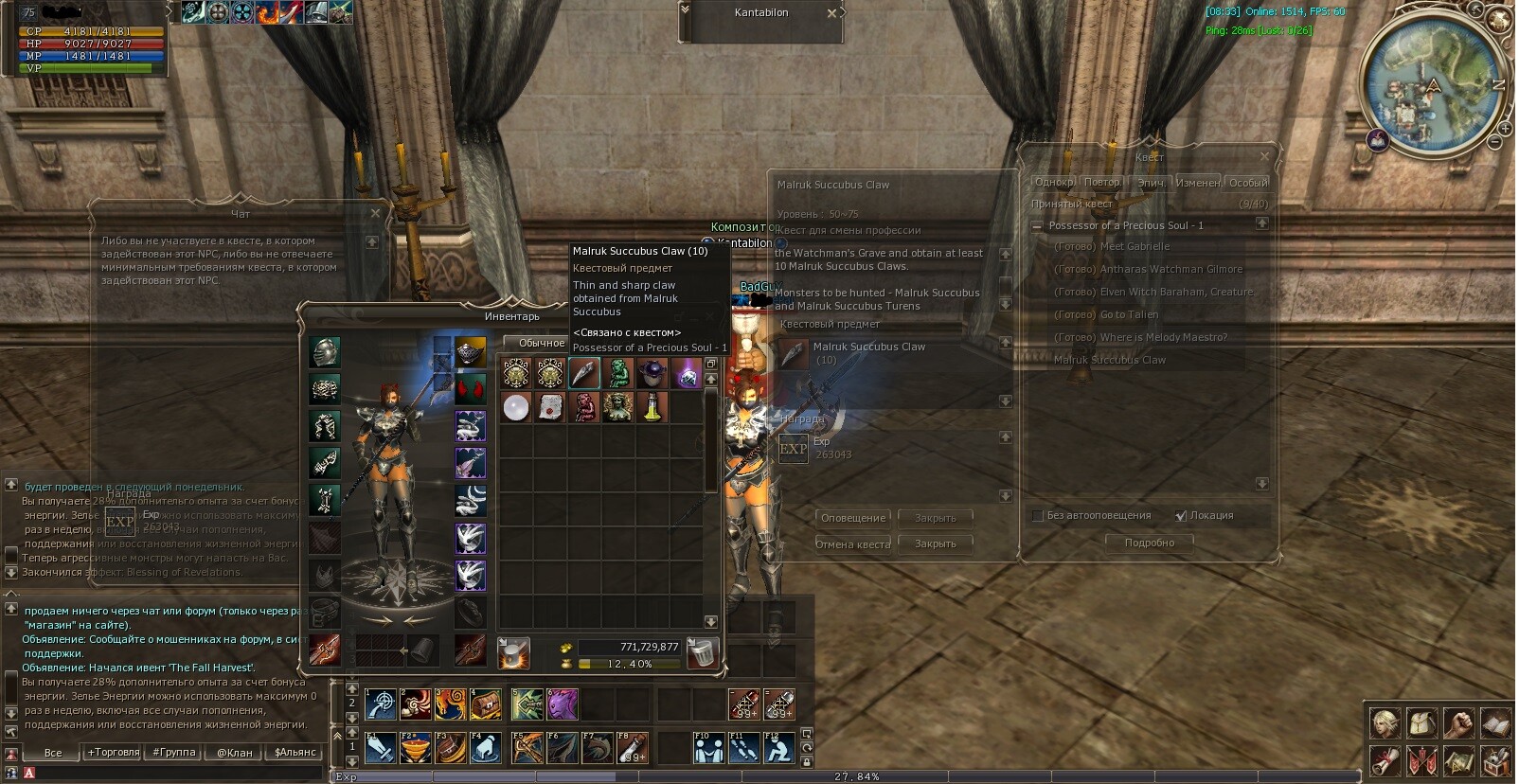Screen dimensions: 1519x784
Task: Close the Kantabilon target window
Action: click(x=831, y=13)
